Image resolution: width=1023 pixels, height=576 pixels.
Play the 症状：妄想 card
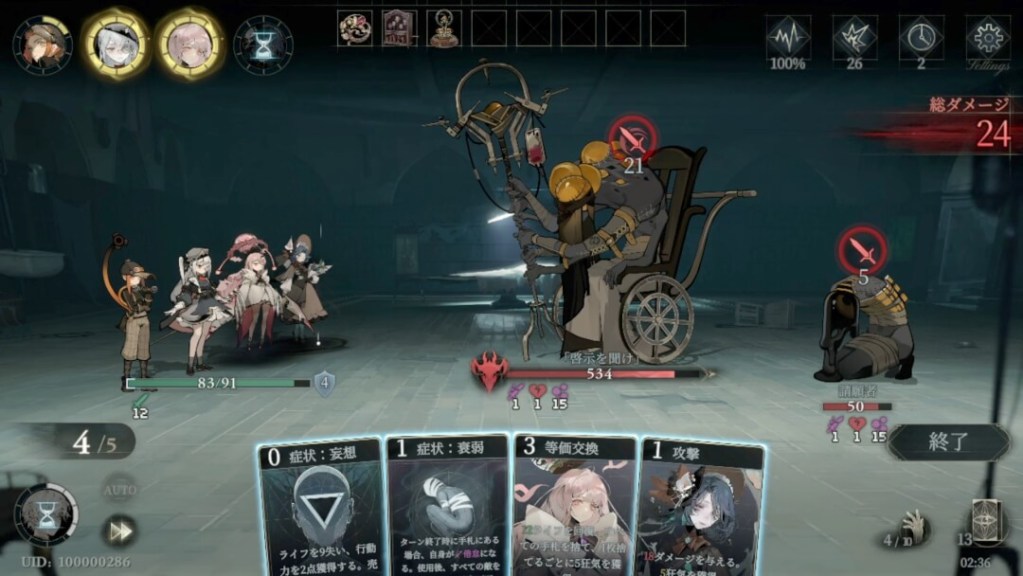pos(319,507)
